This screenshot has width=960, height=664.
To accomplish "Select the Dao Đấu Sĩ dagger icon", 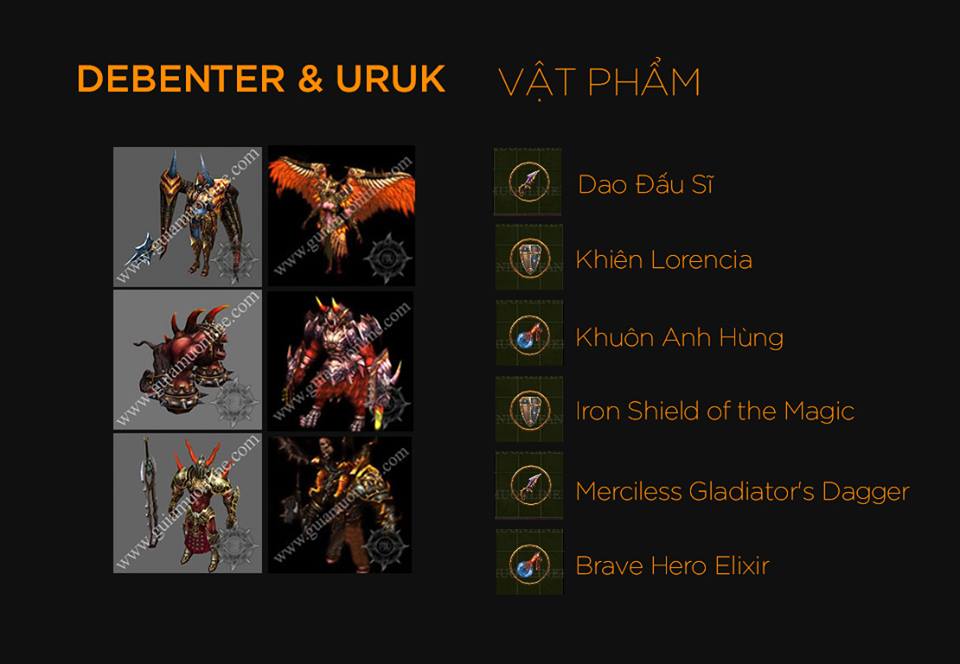I will pyautogui.click(x=528, y=182).
